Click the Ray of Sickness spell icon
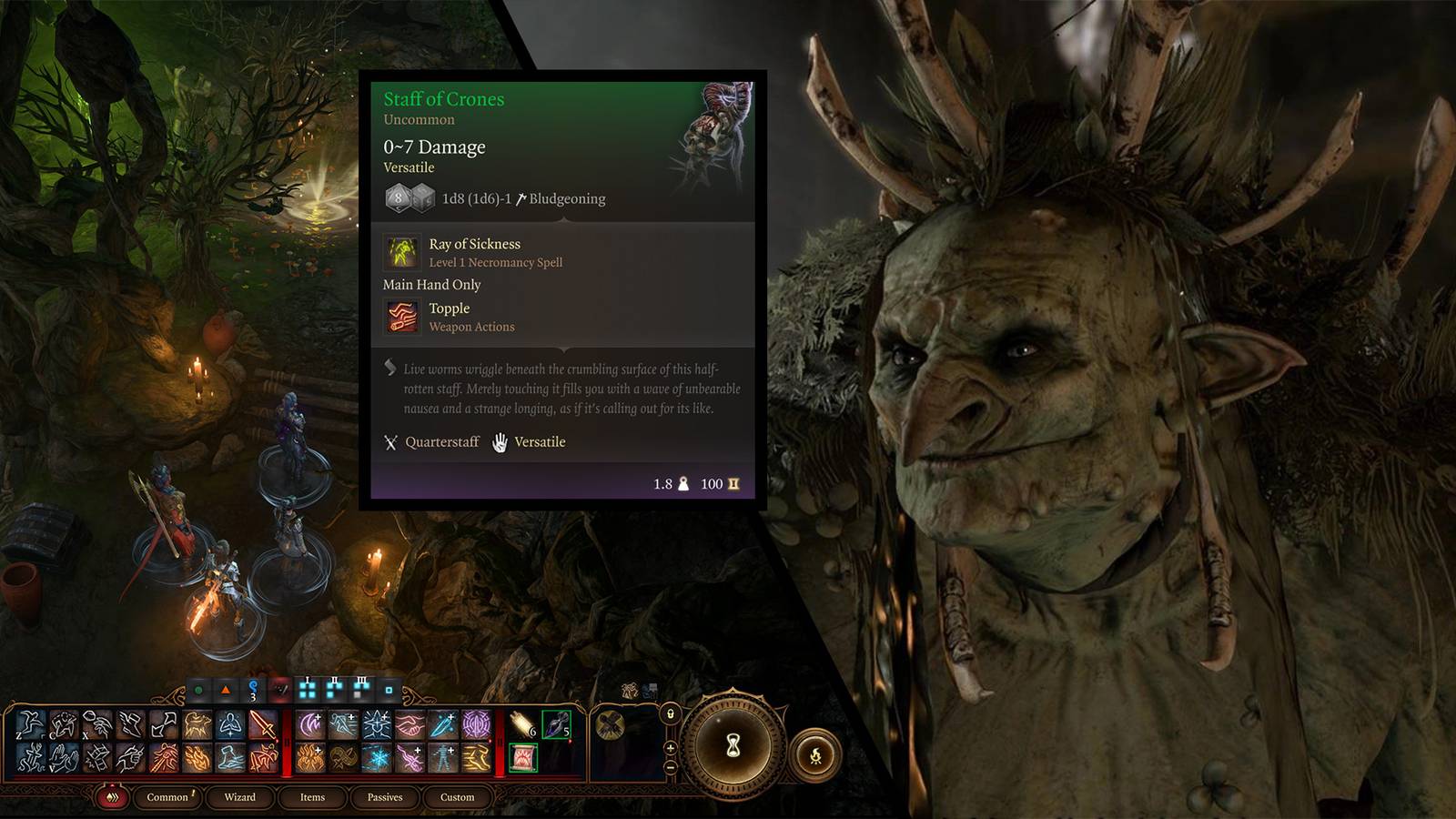This screenshot has height=819, width=1456. (402, 252)
